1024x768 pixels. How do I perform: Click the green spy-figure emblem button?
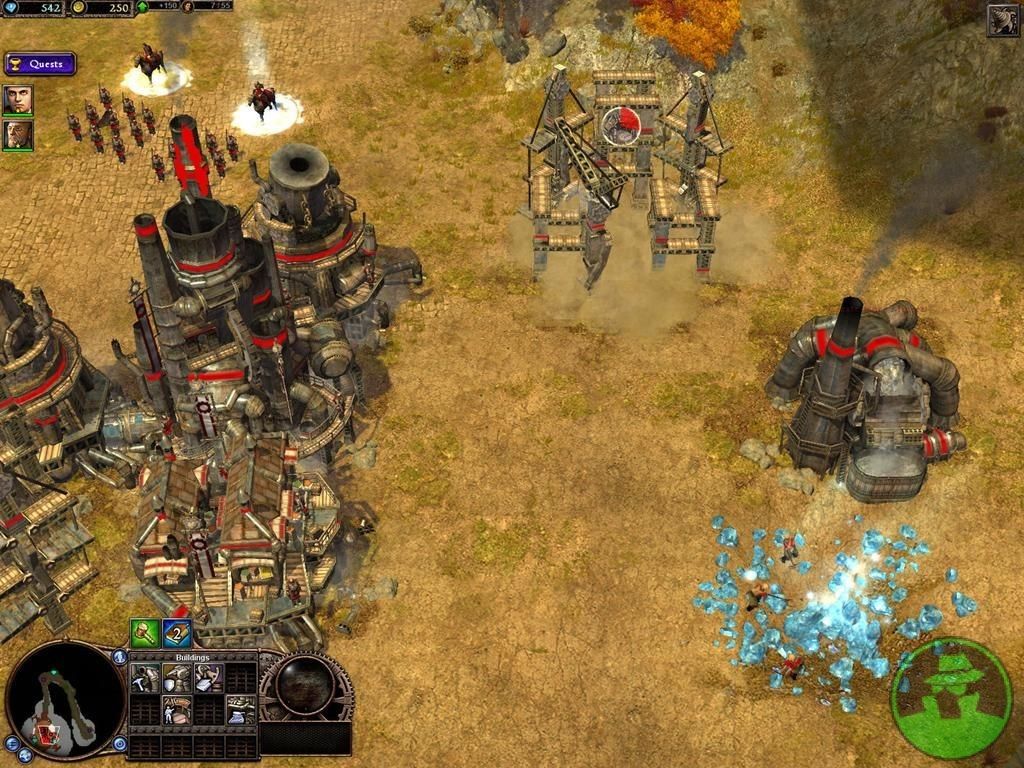coord(951,696)
